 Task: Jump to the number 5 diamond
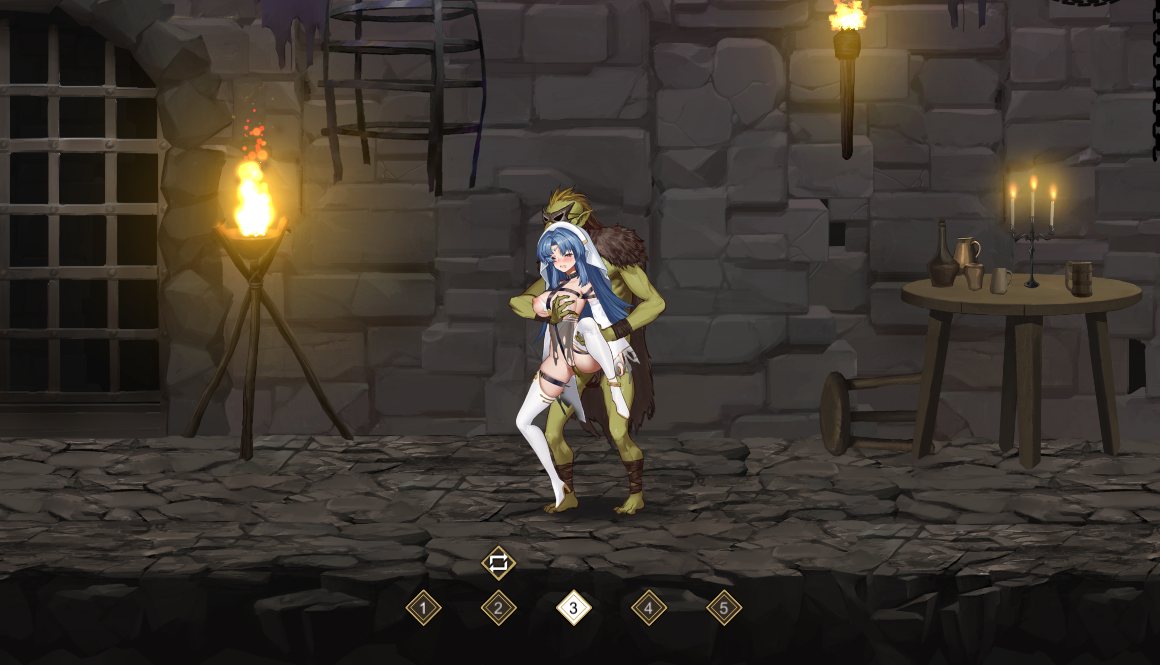coord(724,607)
